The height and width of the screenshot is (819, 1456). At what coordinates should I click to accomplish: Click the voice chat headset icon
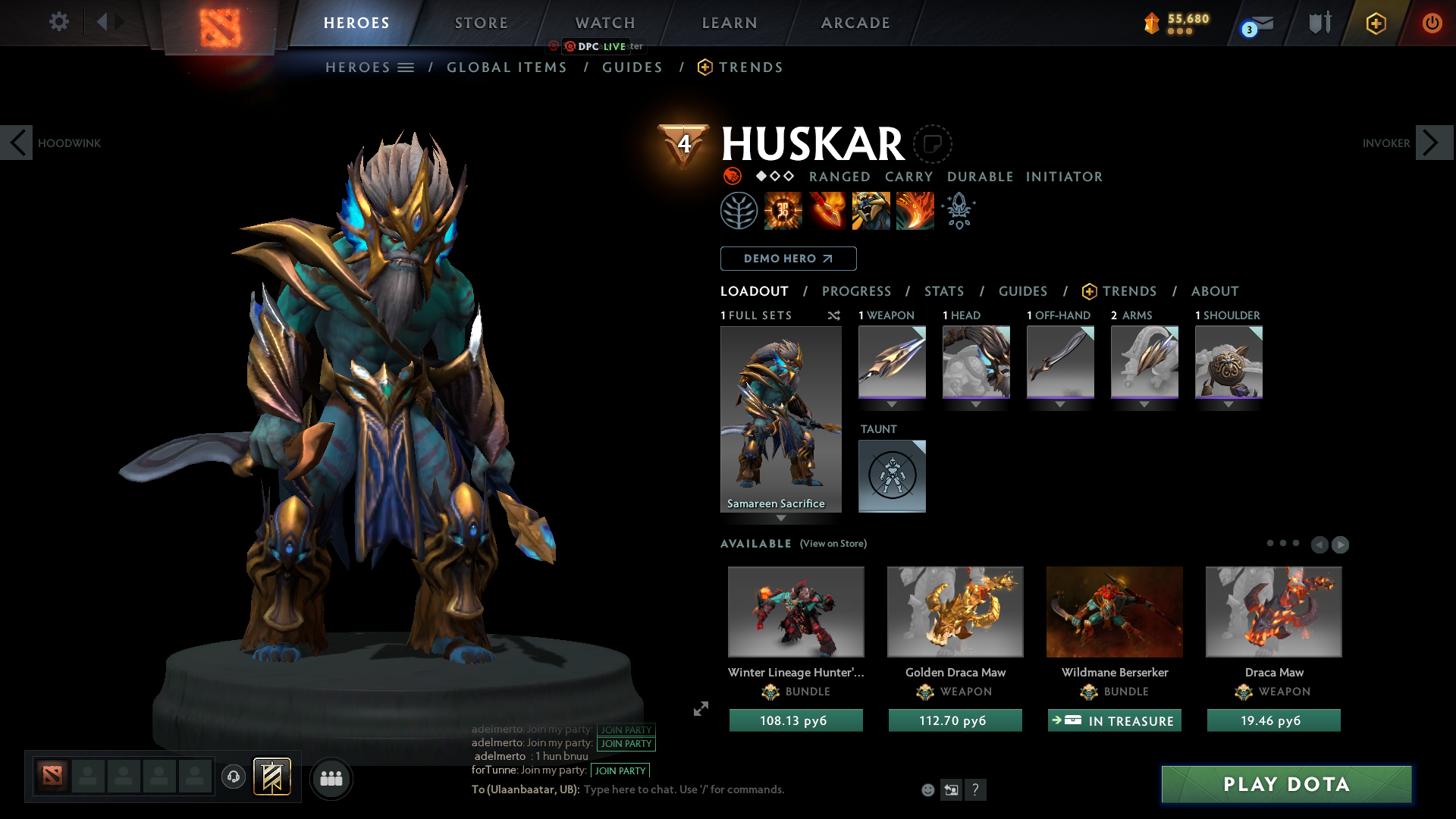coord(233,777)
